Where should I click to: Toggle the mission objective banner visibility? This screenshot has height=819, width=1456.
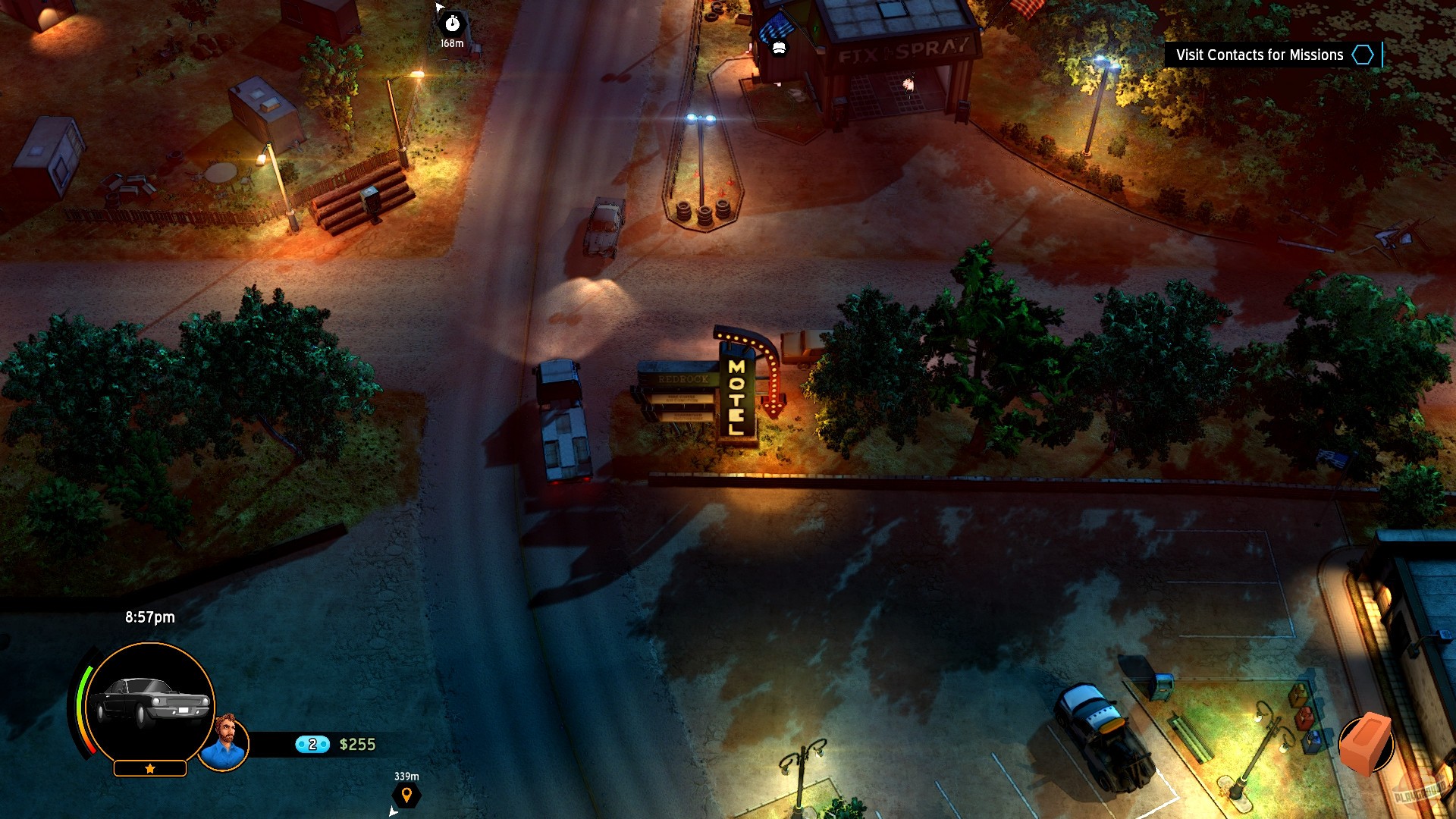tap(1259, 55)
